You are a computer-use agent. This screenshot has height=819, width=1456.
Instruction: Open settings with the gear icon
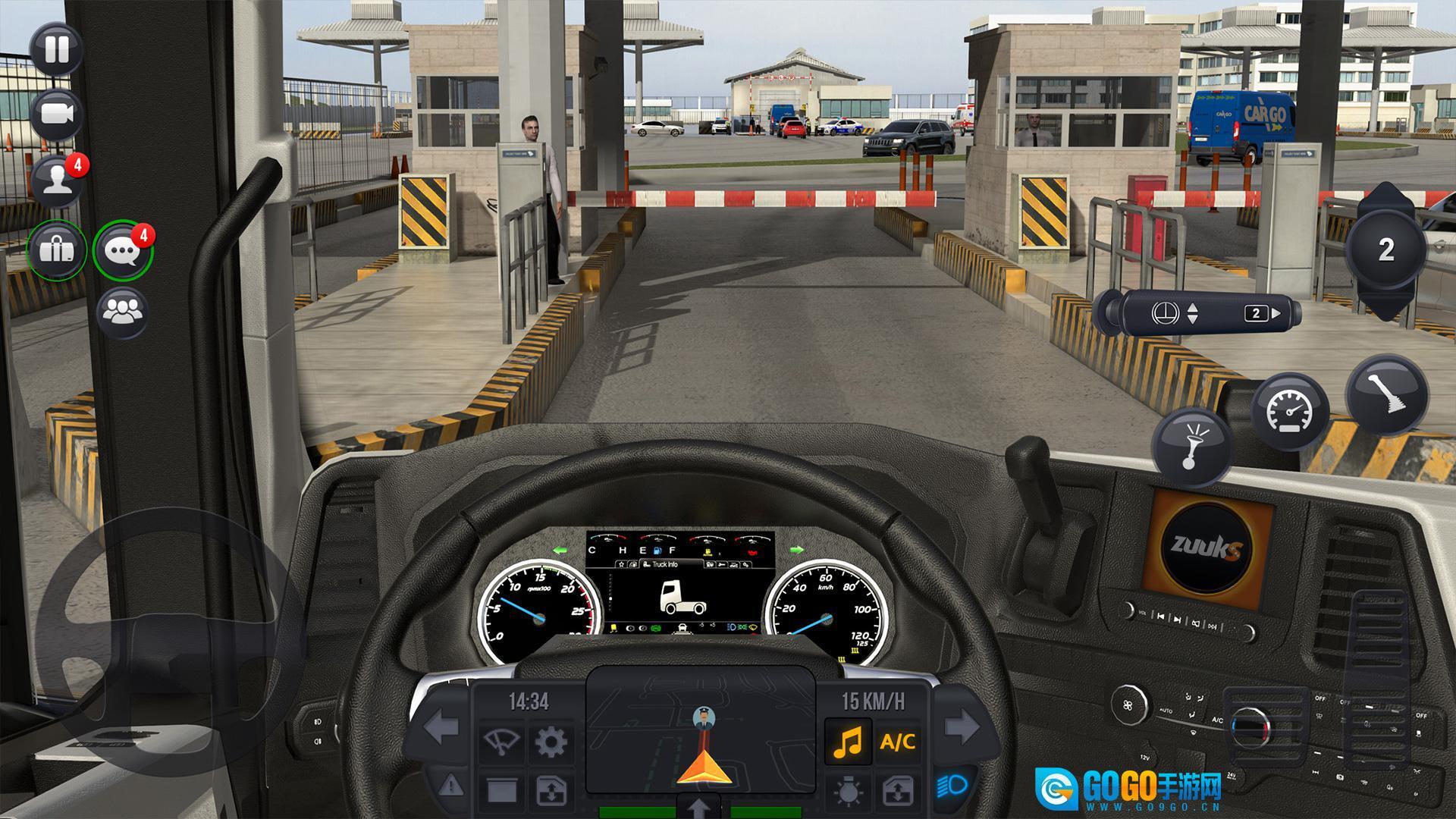point(551,741)
